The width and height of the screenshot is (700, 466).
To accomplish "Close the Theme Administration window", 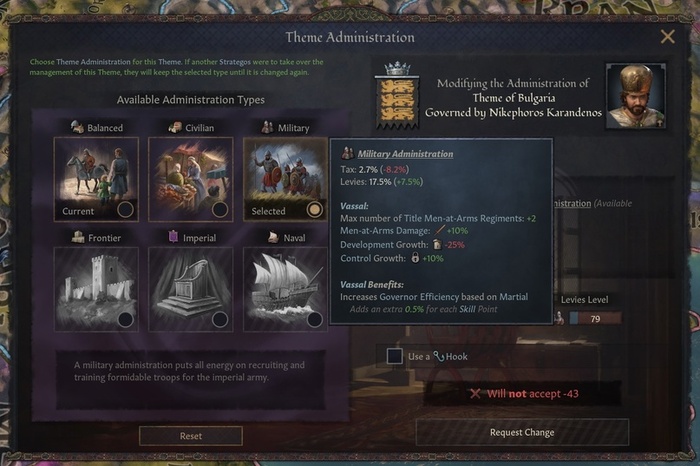I will [667, 37].
